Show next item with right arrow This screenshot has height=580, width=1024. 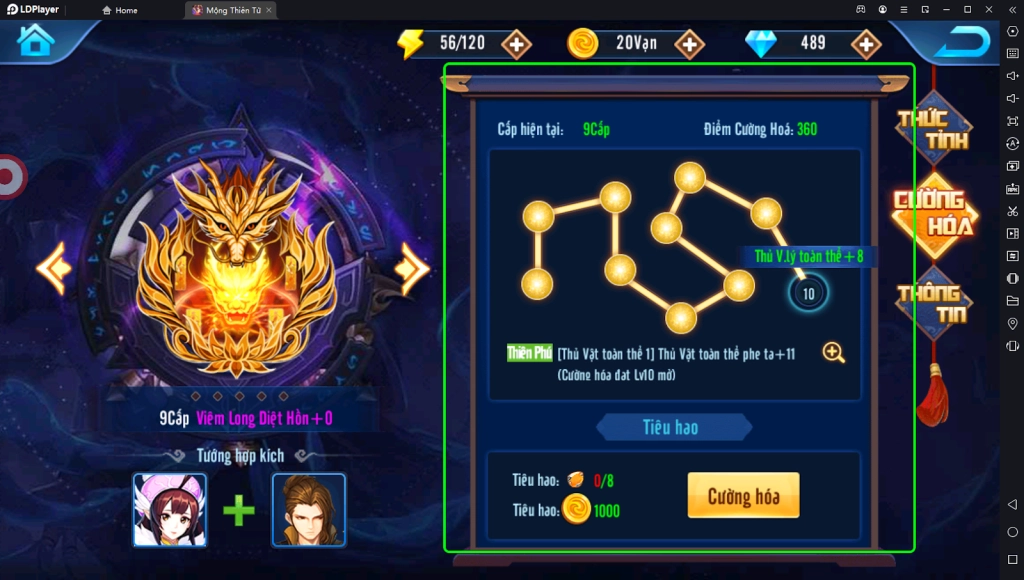pyautogui.click(x=411, y=267)
